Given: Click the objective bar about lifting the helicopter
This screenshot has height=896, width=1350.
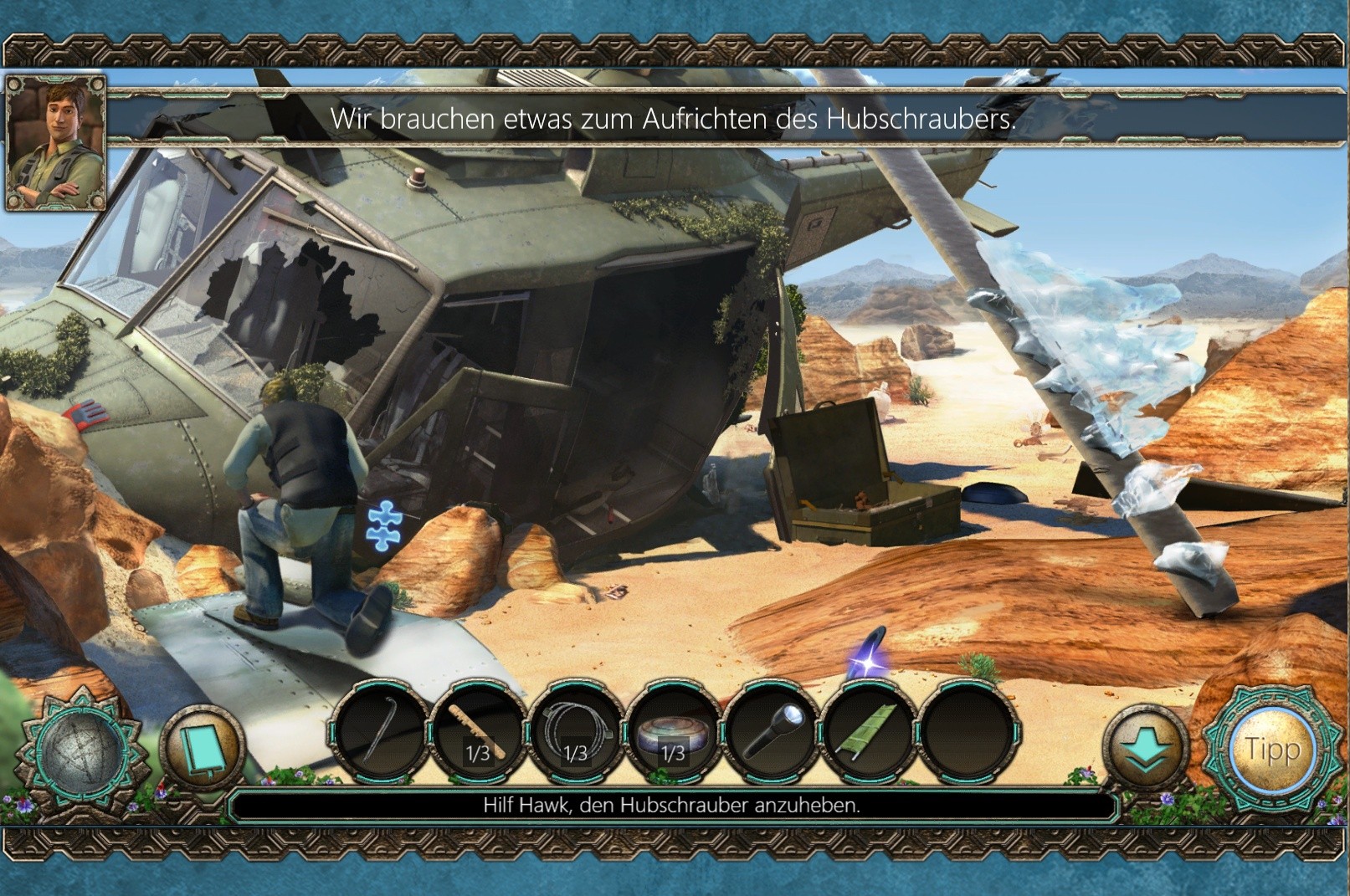Looking at the screenshot, I should 672,806.
